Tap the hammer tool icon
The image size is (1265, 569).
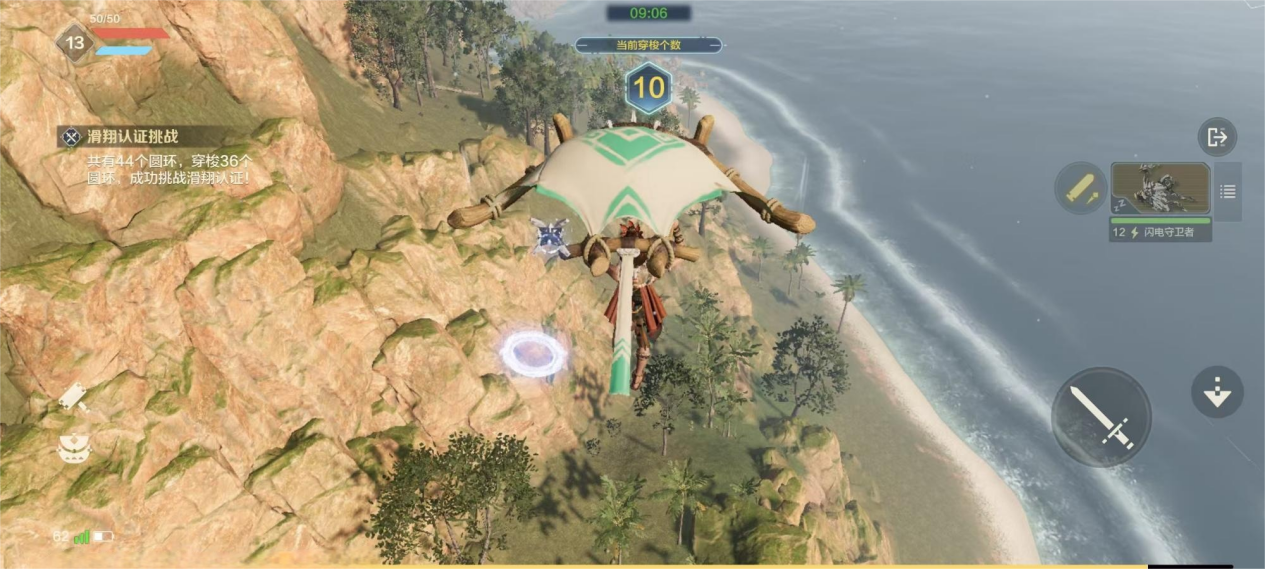(74, 397)
